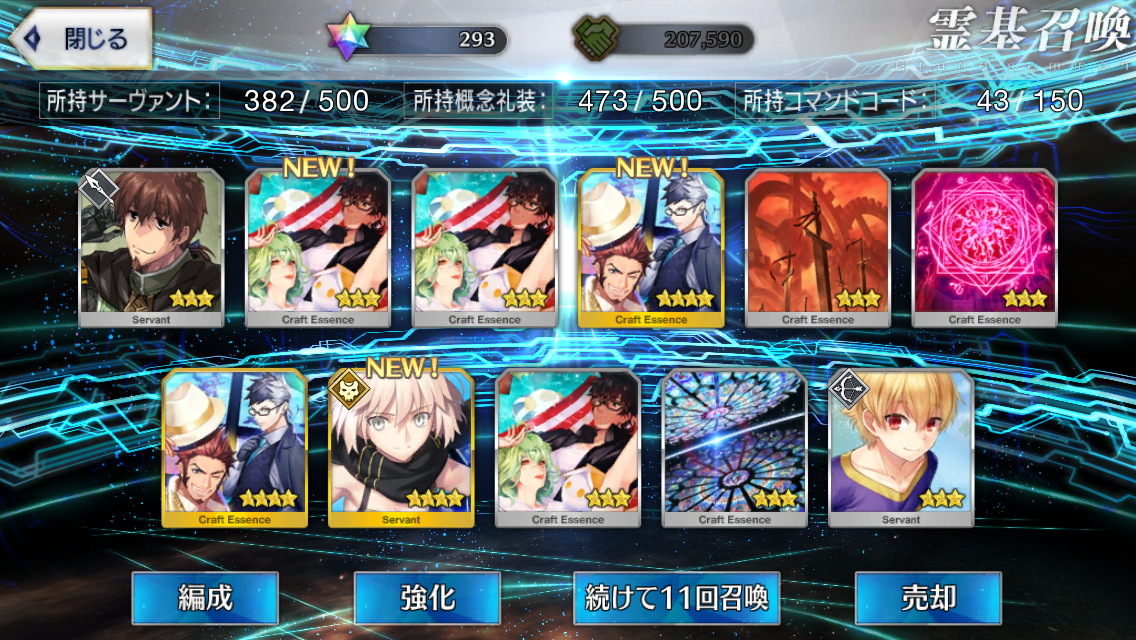
Task: Choose the red gears Craft Essence card
Action: (x=818, y=248)
